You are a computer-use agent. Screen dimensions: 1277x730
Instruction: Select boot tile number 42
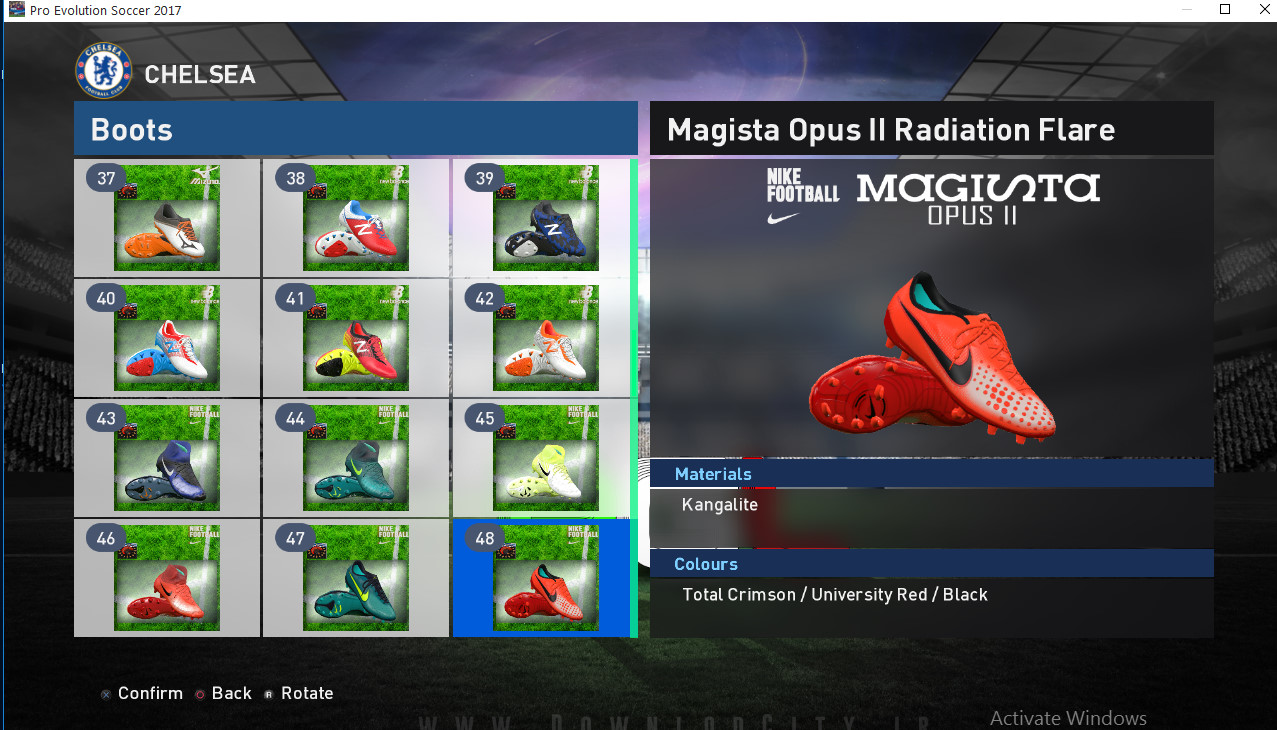pyautogui.click(x=545, y=338)
